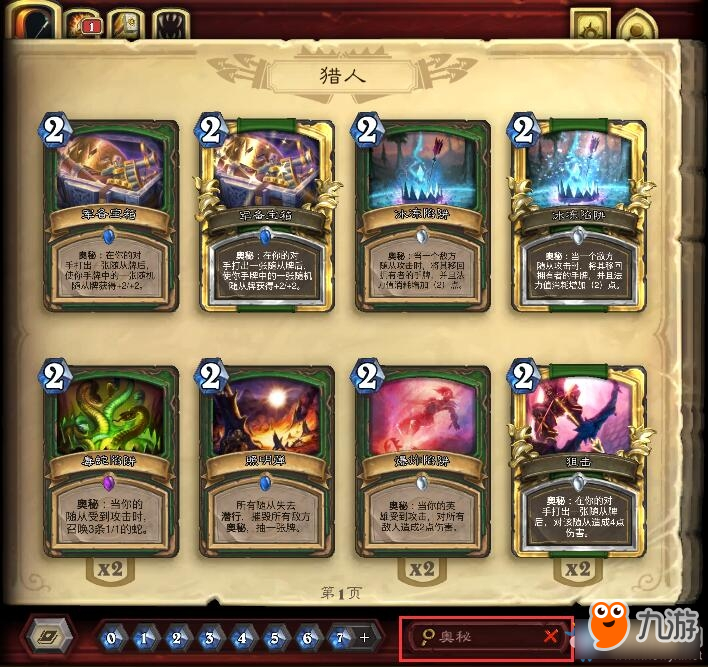Switch to the hunter bow class tab
This screenshot has width=708, height=667.
point(33,23)
